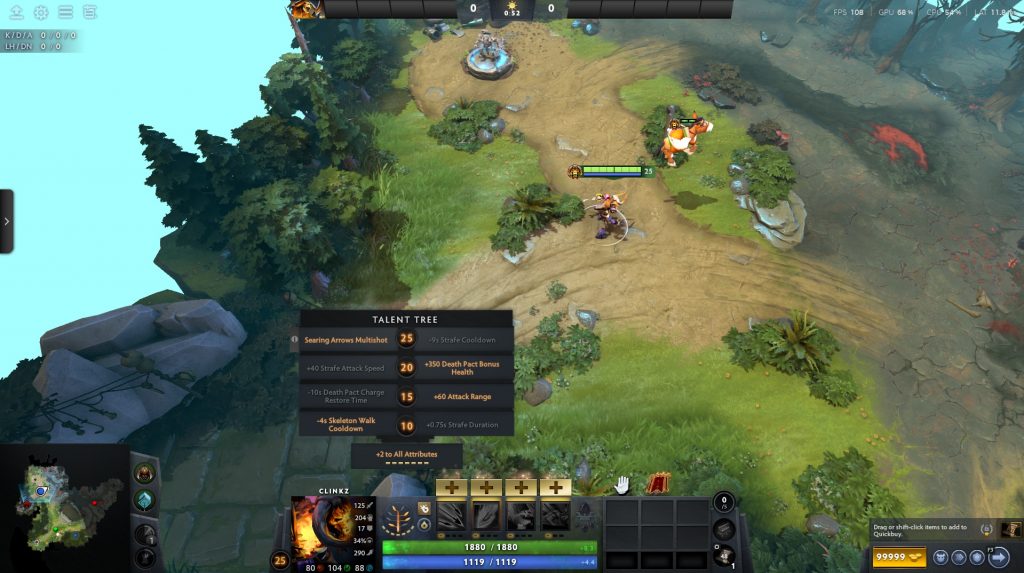Open the settings gear in the top-left

tap(41, 13)
